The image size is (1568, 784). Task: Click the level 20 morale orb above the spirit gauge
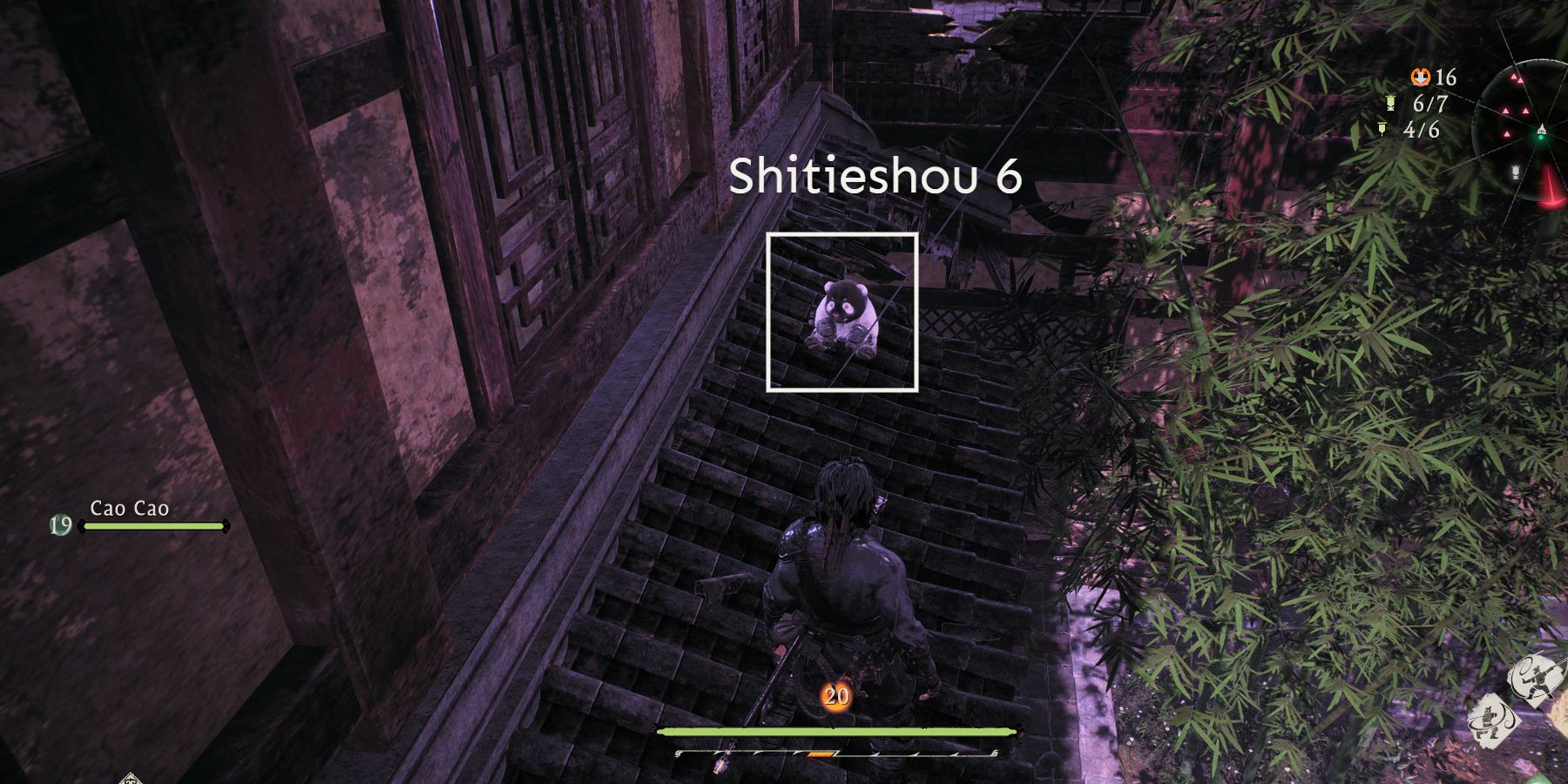[x=836, y=697]
